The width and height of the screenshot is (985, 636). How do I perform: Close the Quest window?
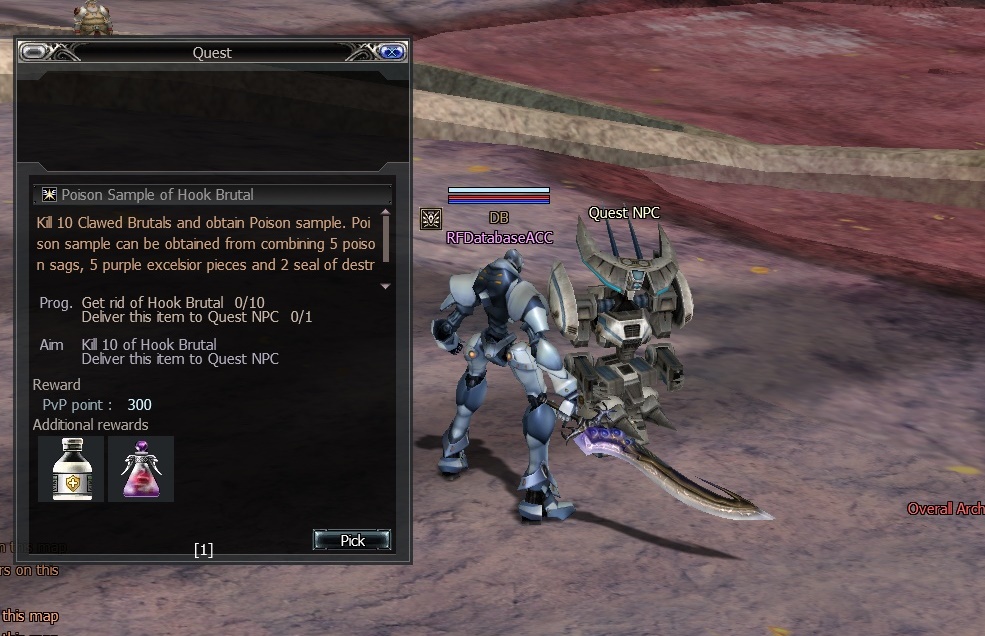391,52
